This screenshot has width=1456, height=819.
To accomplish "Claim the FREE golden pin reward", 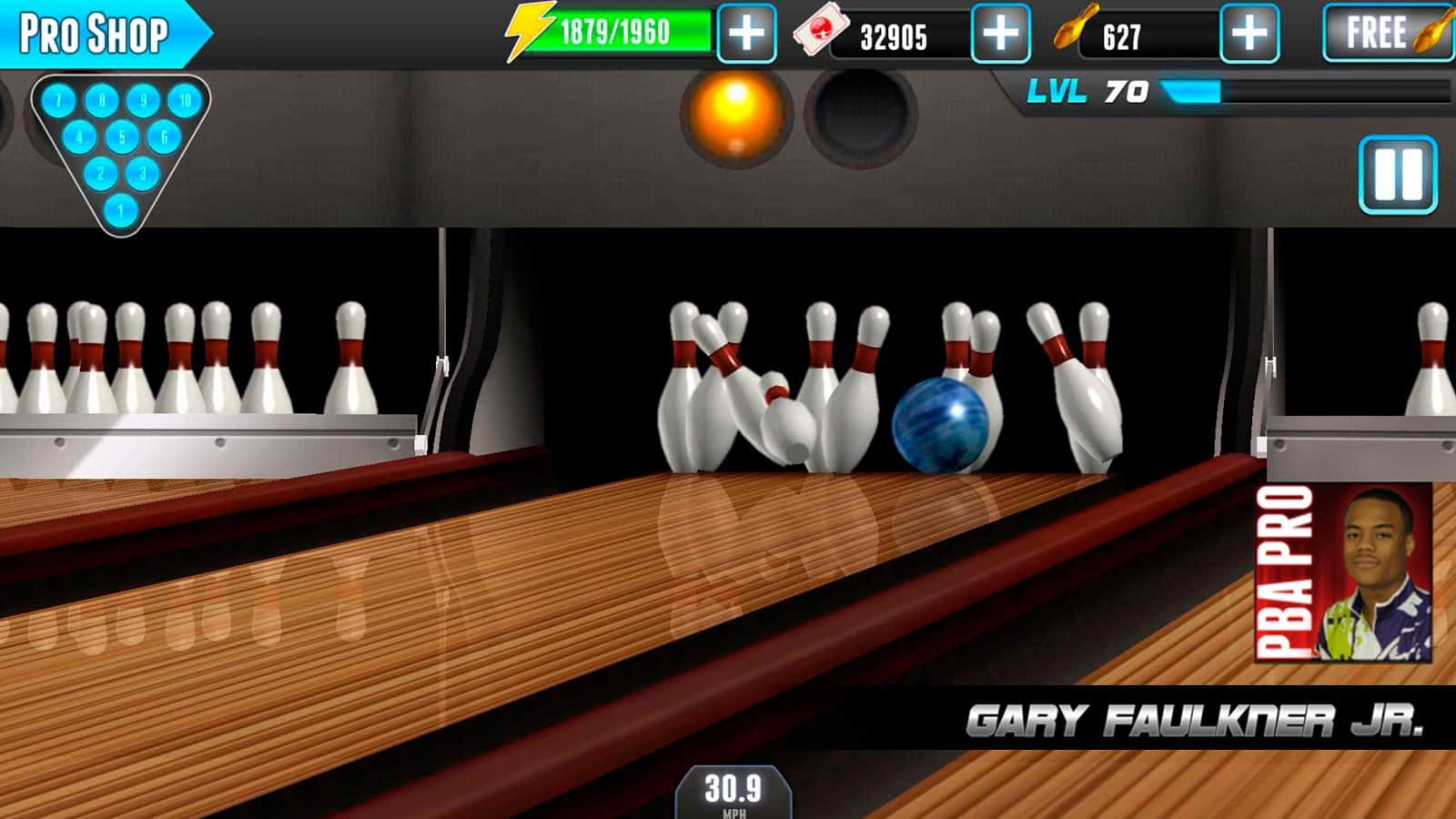I will [x=1388, y=34].
